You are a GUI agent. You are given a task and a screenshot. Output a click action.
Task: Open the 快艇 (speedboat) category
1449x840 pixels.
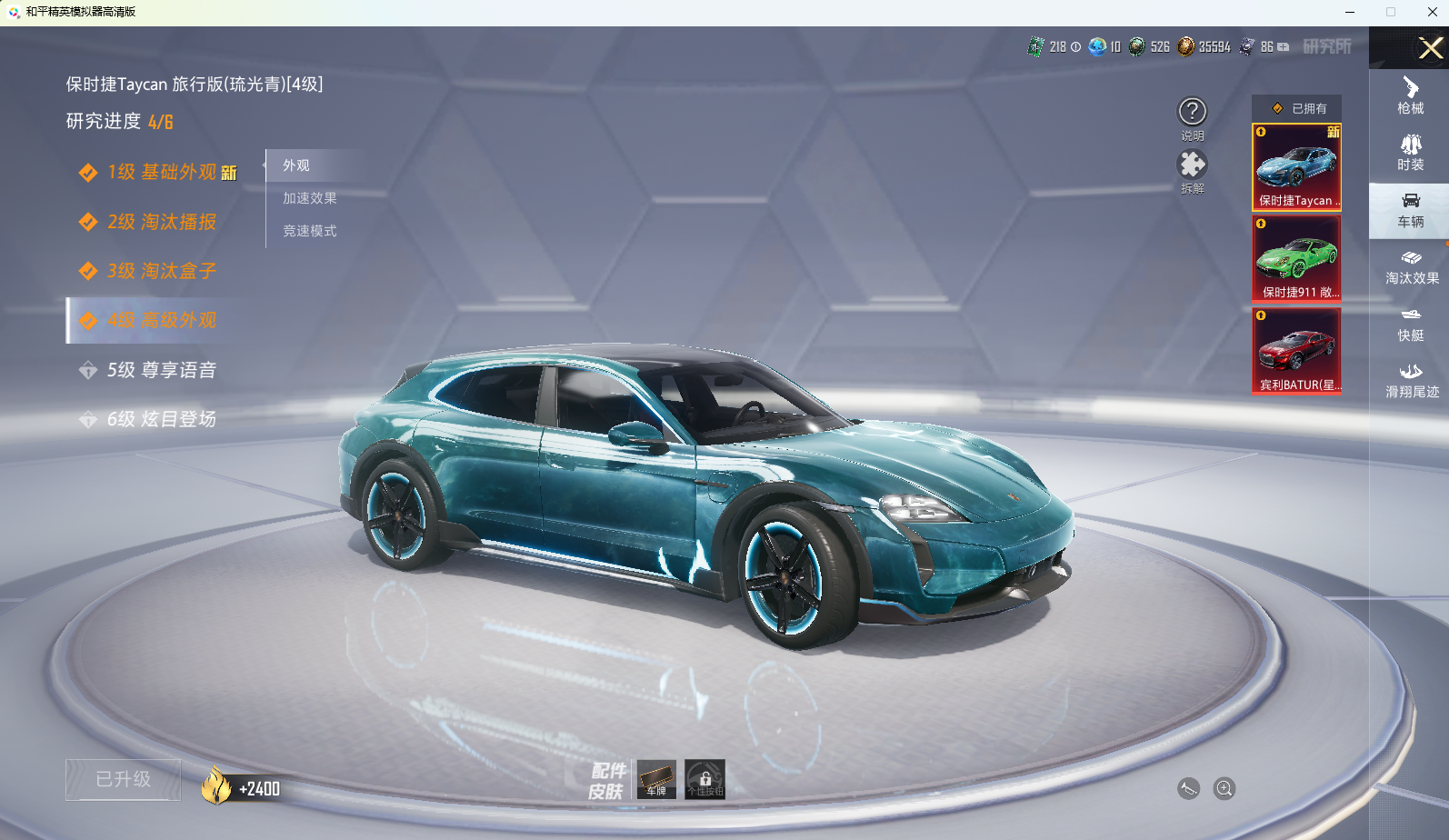[1410, 324]
